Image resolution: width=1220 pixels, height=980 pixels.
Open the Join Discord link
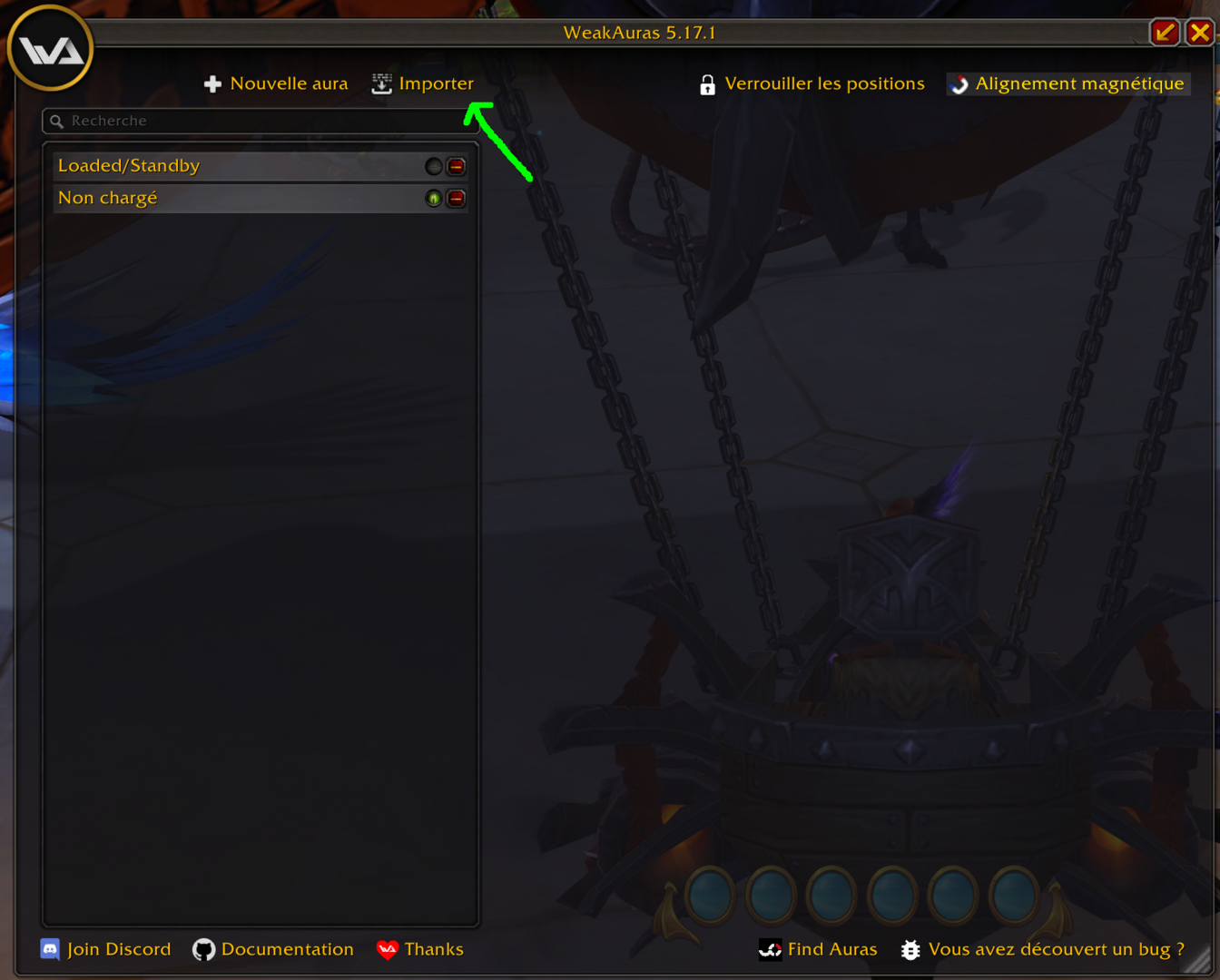(x=106, y=949)
